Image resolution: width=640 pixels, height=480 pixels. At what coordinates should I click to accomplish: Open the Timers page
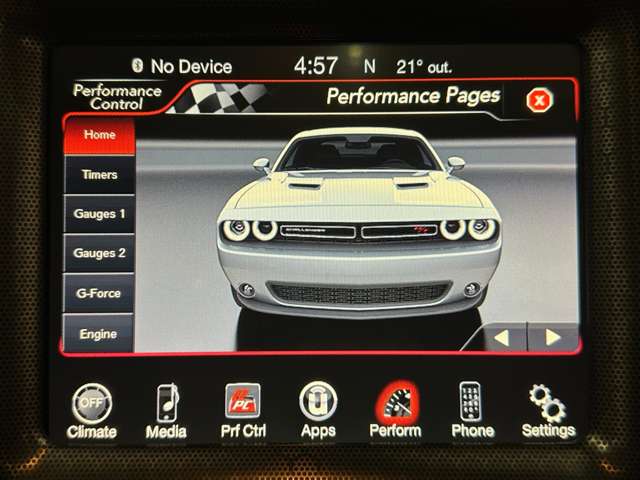click(x=99, y=175)
